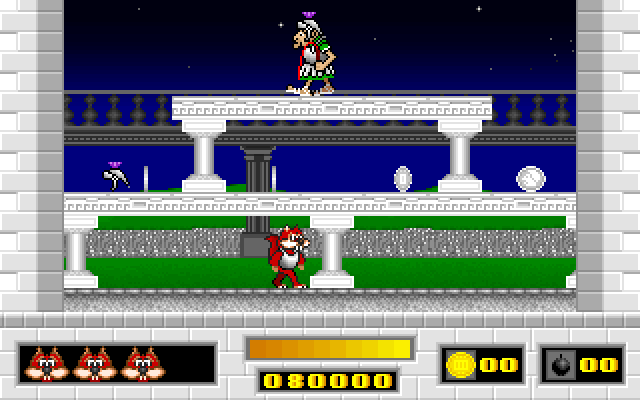Click the gold coin counter icon
The width and height of the screenshot is (640, 400).
(461, 365)
